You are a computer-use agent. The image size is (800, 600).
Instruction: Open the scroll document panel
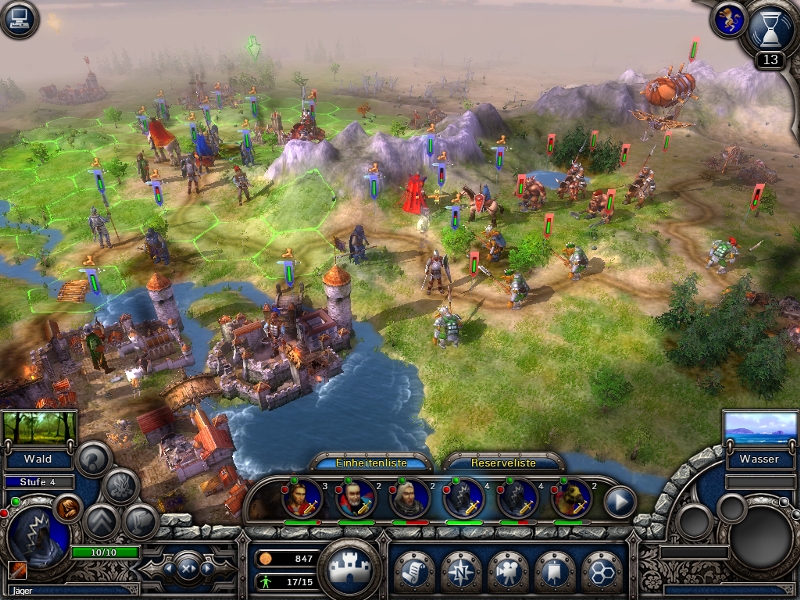414,571
